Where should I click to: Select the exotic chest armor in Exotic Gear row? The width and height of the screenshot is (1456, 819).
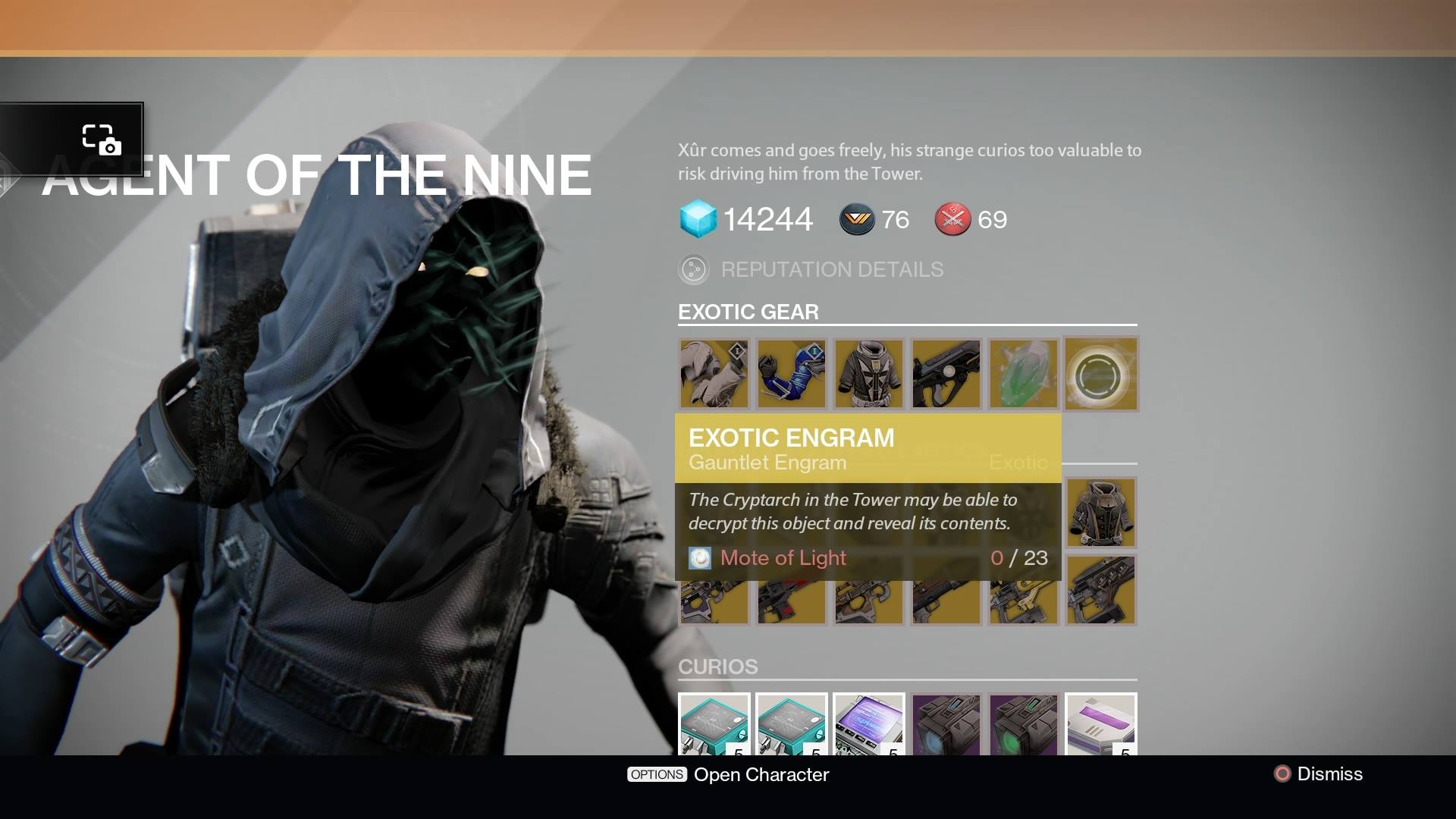[x=868, y=374]
